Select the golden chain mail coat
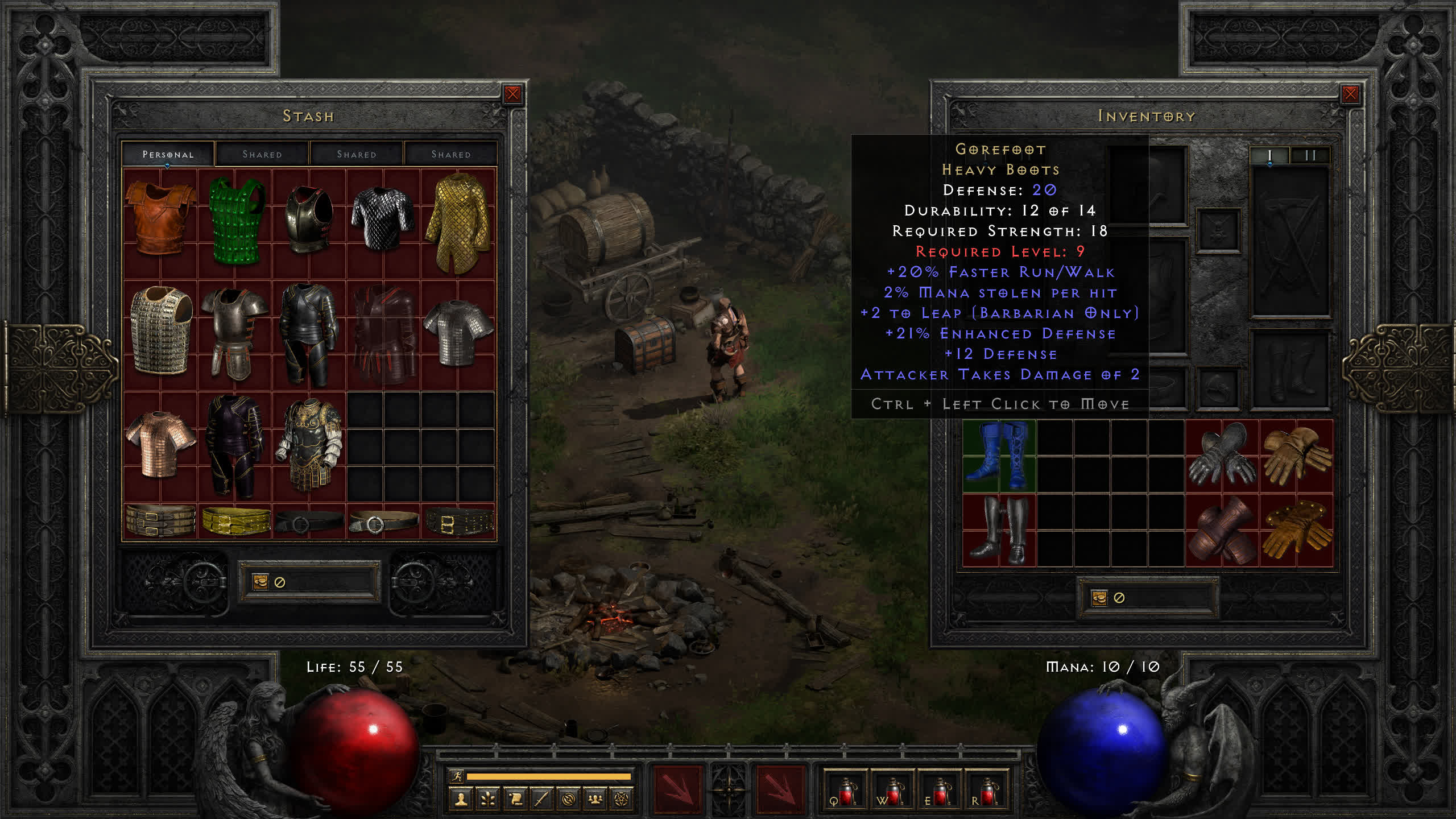1456x819 pixels. point(458,222)
